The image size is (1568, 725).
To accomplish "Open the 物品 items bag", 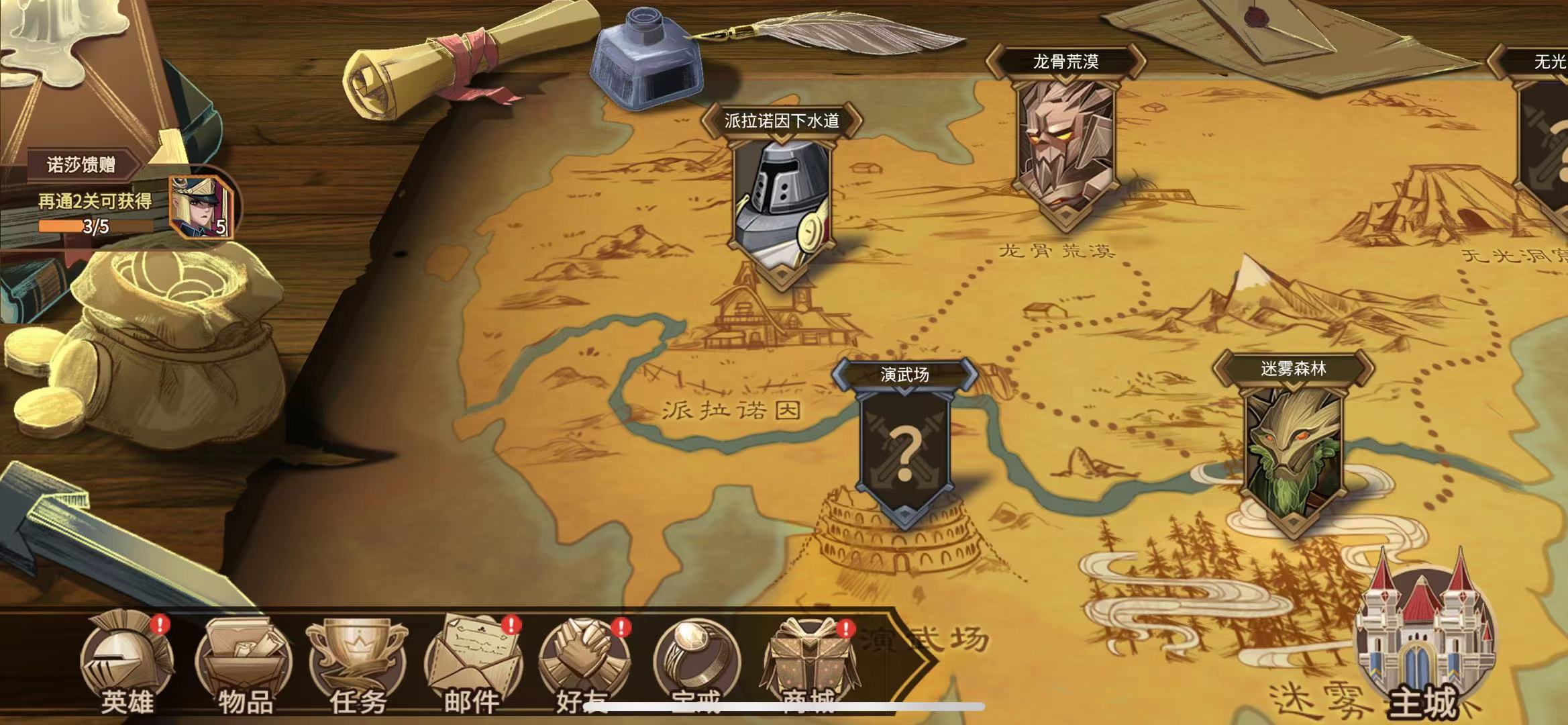I will [244, 665].
